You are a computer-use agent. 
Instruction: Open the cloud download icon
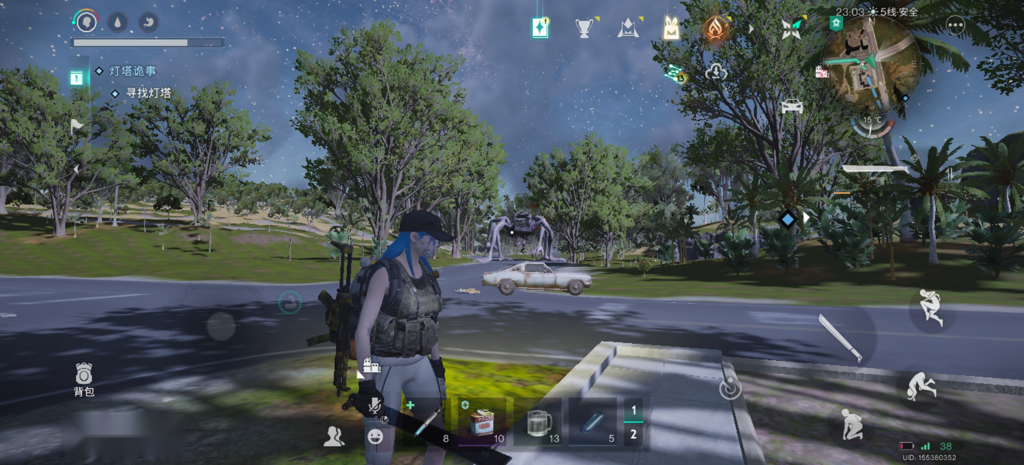[x=716, y=71]
